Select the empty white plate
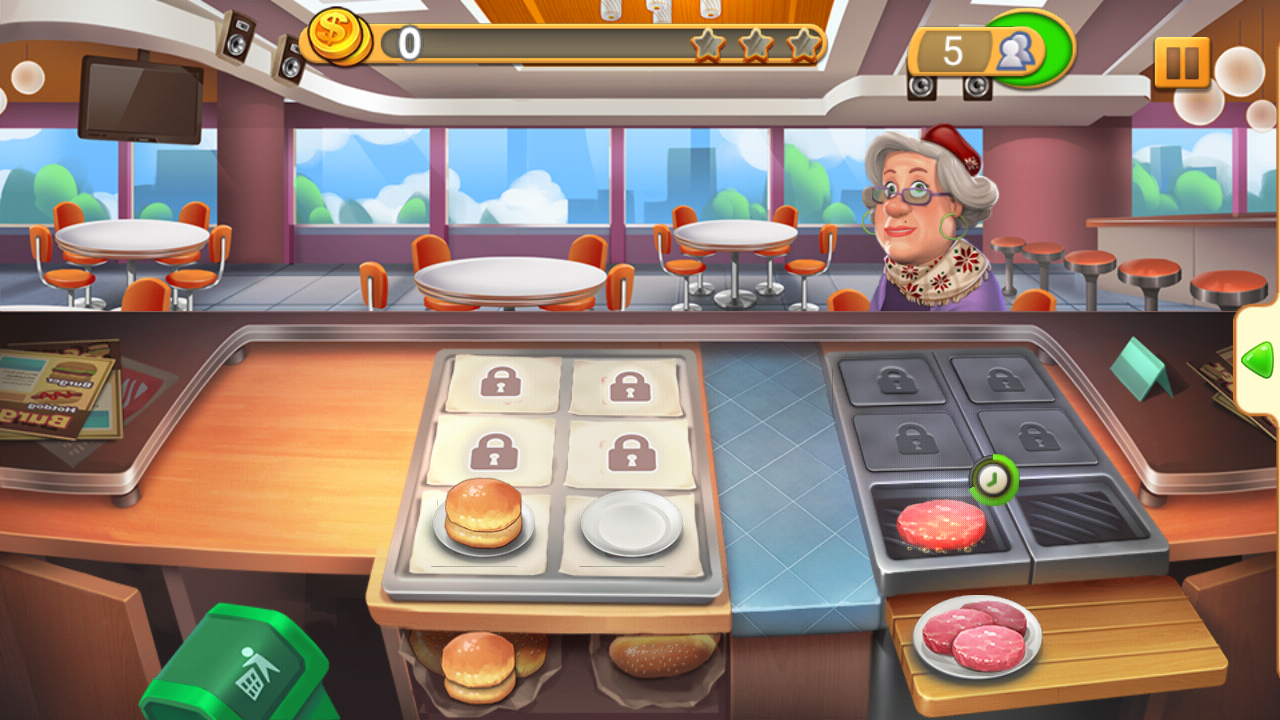 pyautogui.click(x=631, y=522)
